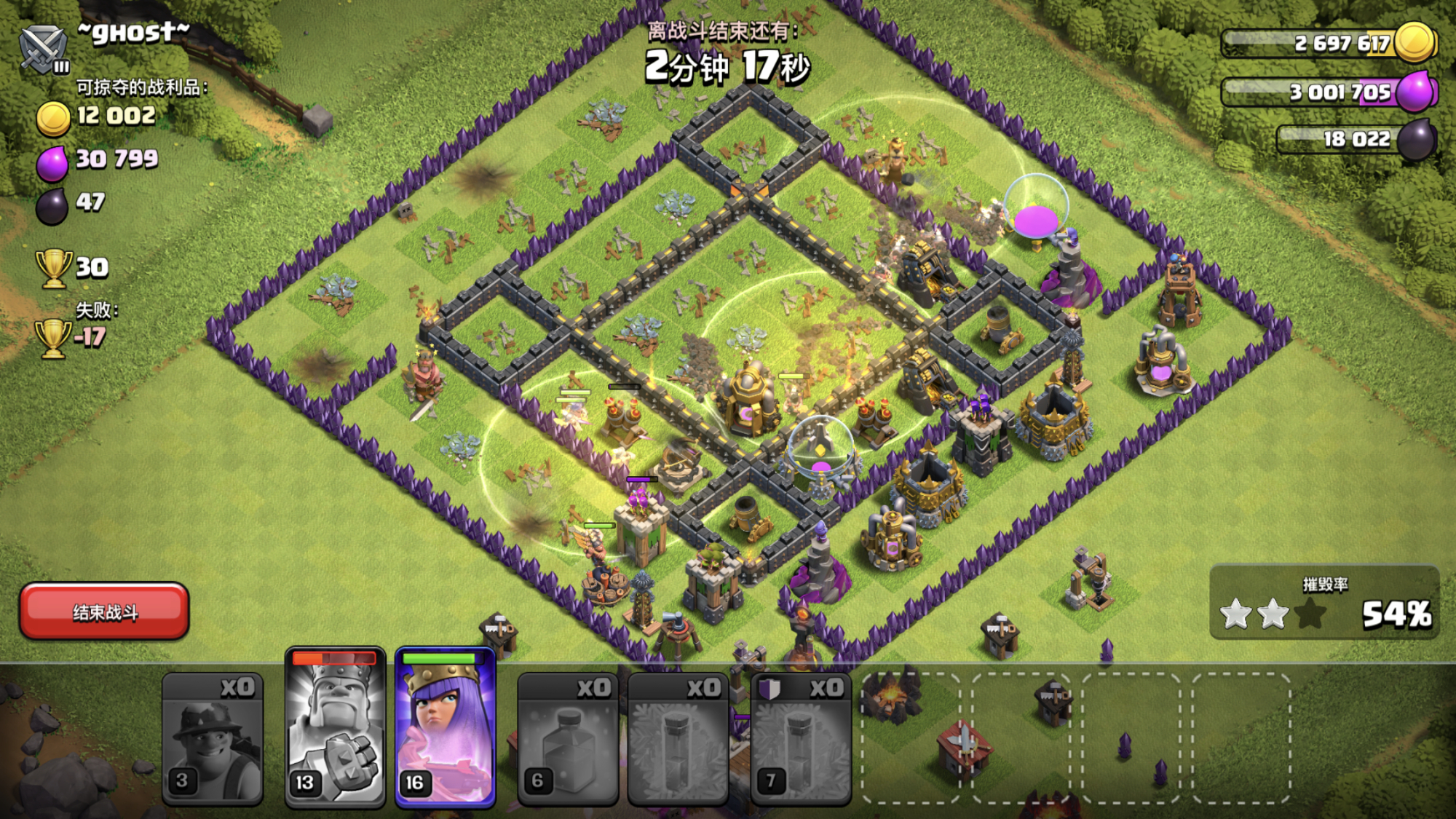This screenshot has width=1456, height=819.
Task: Select the level 6 spell potion card
Action: click(x=568, y=739)
